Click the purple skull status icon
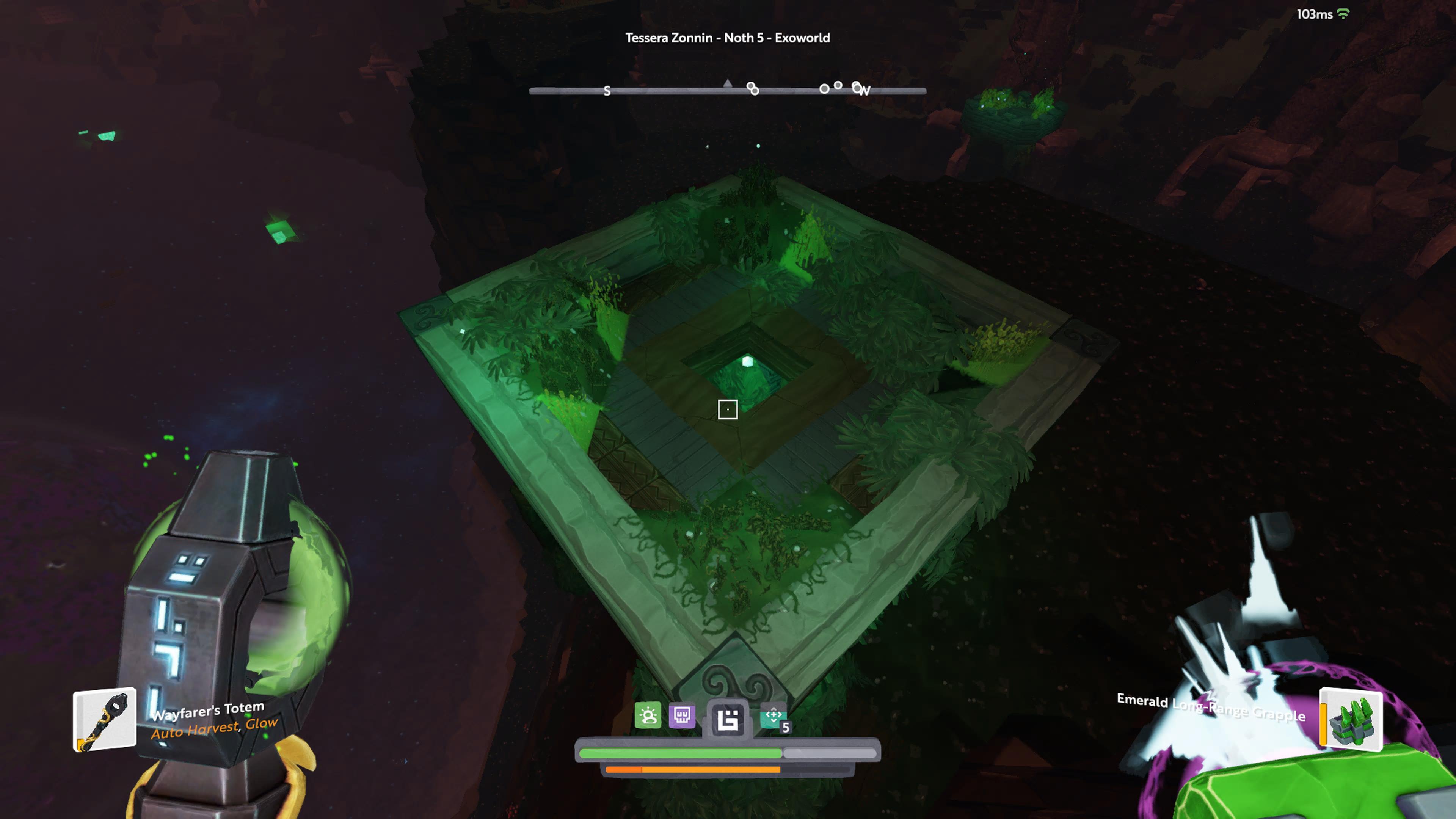The height and width of the screenshot is (819, 1456). (682, 715)
